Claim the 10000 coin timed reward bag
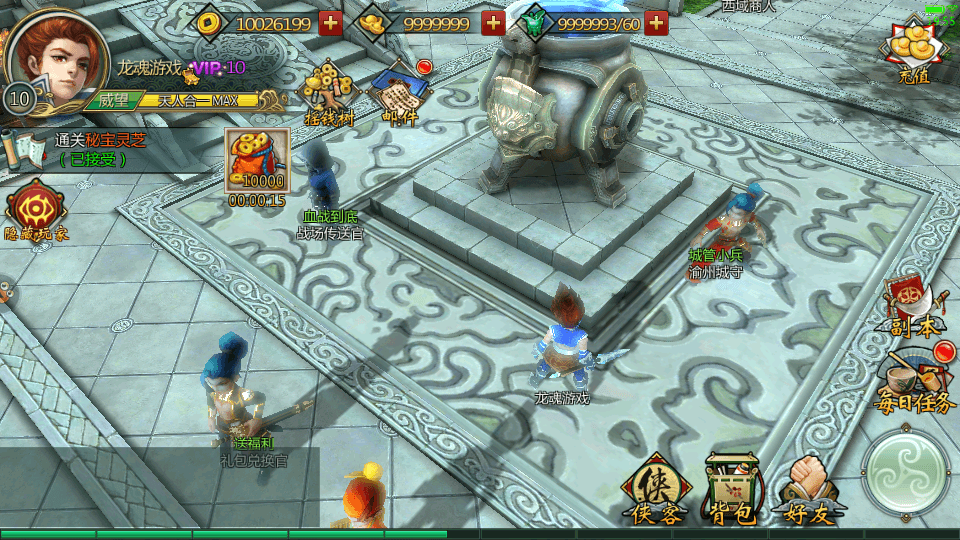This screenshot has height=540, width=960. pos(257,161)
